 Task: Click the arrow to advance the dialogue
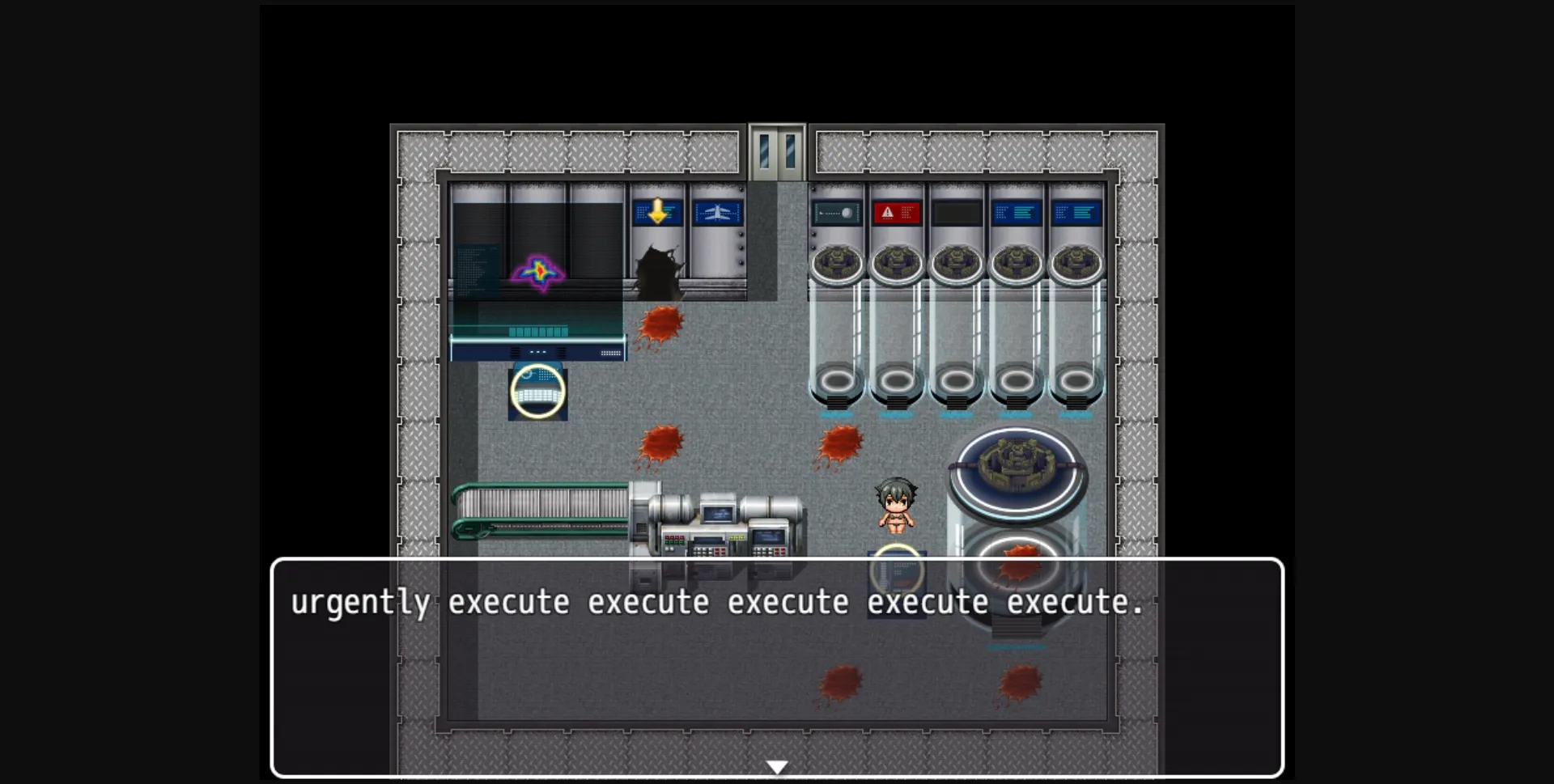pos(777,763)
